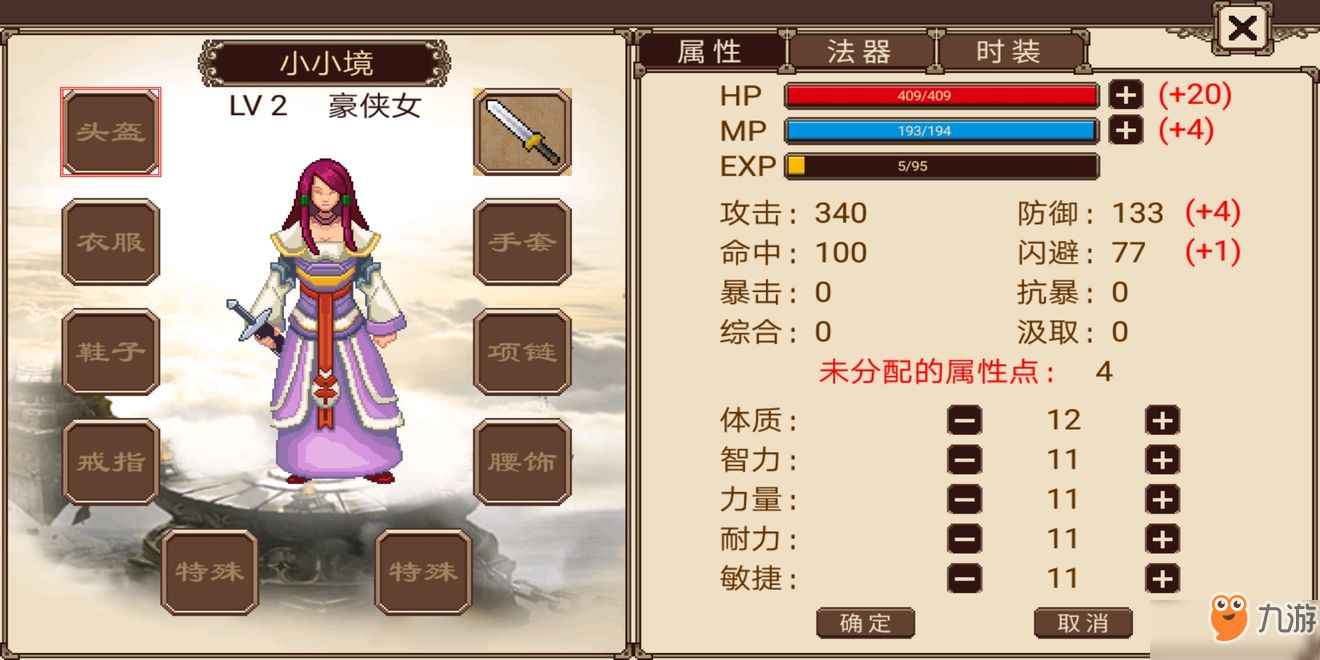Viewport: 1320px width, 660px height.
Task: Decrease 智力 with its minus button
Action: (964, 461)
